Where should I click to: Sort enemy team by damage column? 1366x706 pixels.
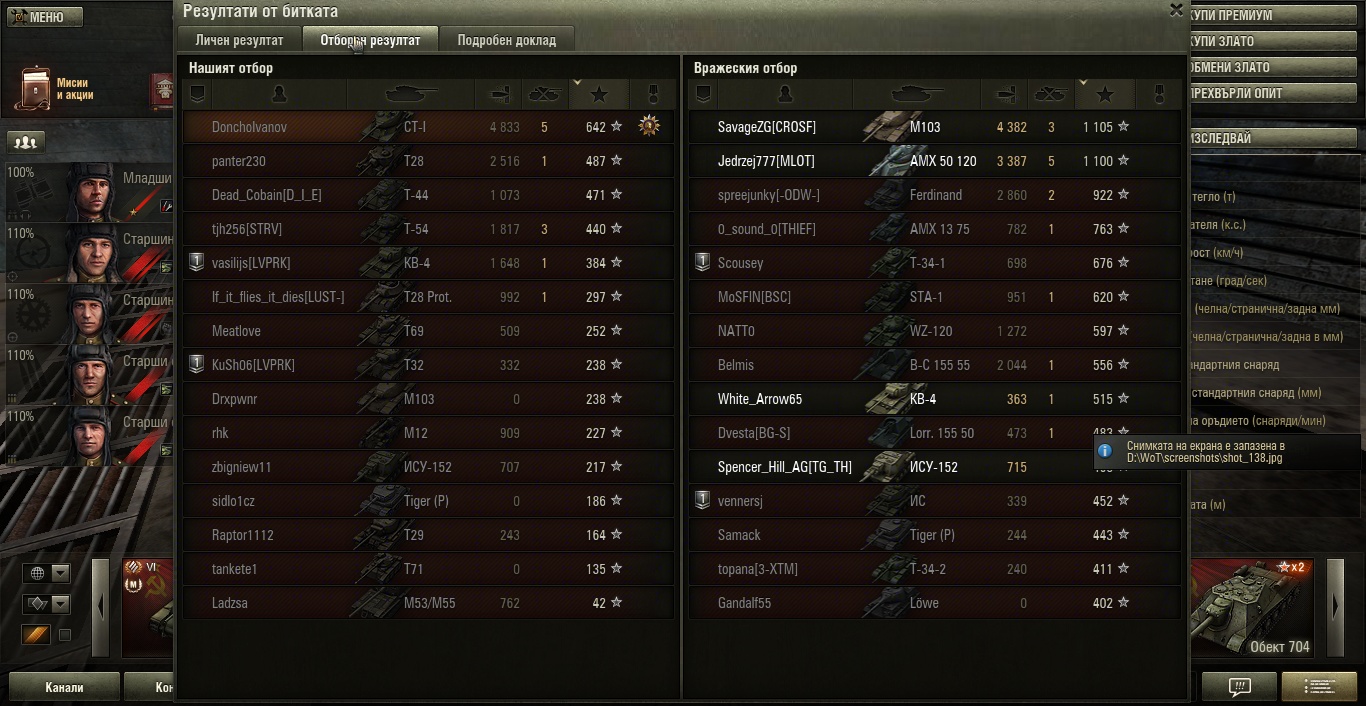1004,94
